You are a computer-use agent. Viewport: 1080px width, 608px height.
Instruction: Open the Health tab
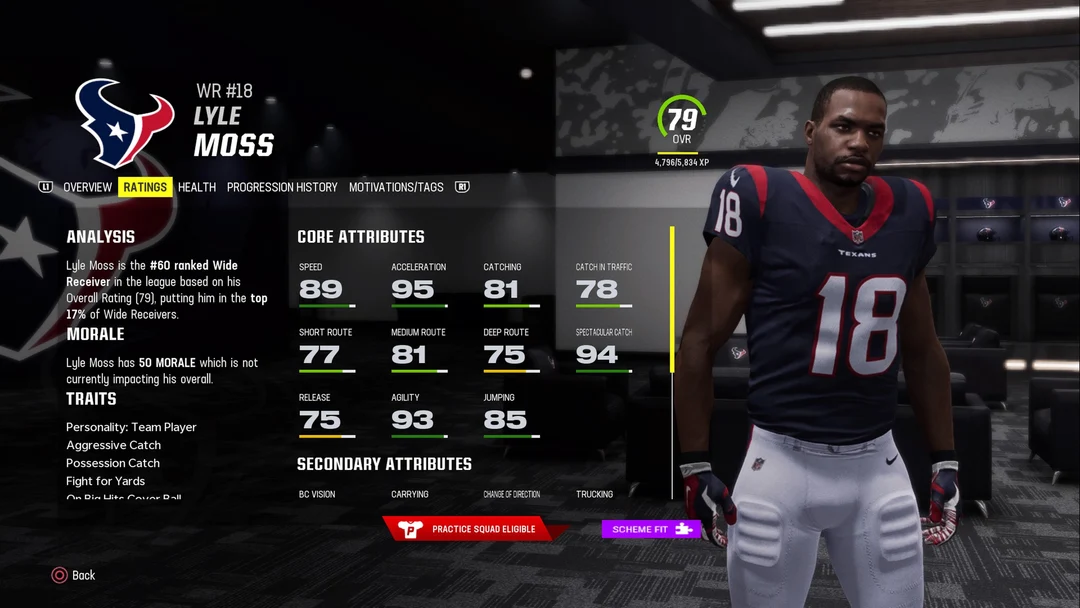click(x=197, y=187)
